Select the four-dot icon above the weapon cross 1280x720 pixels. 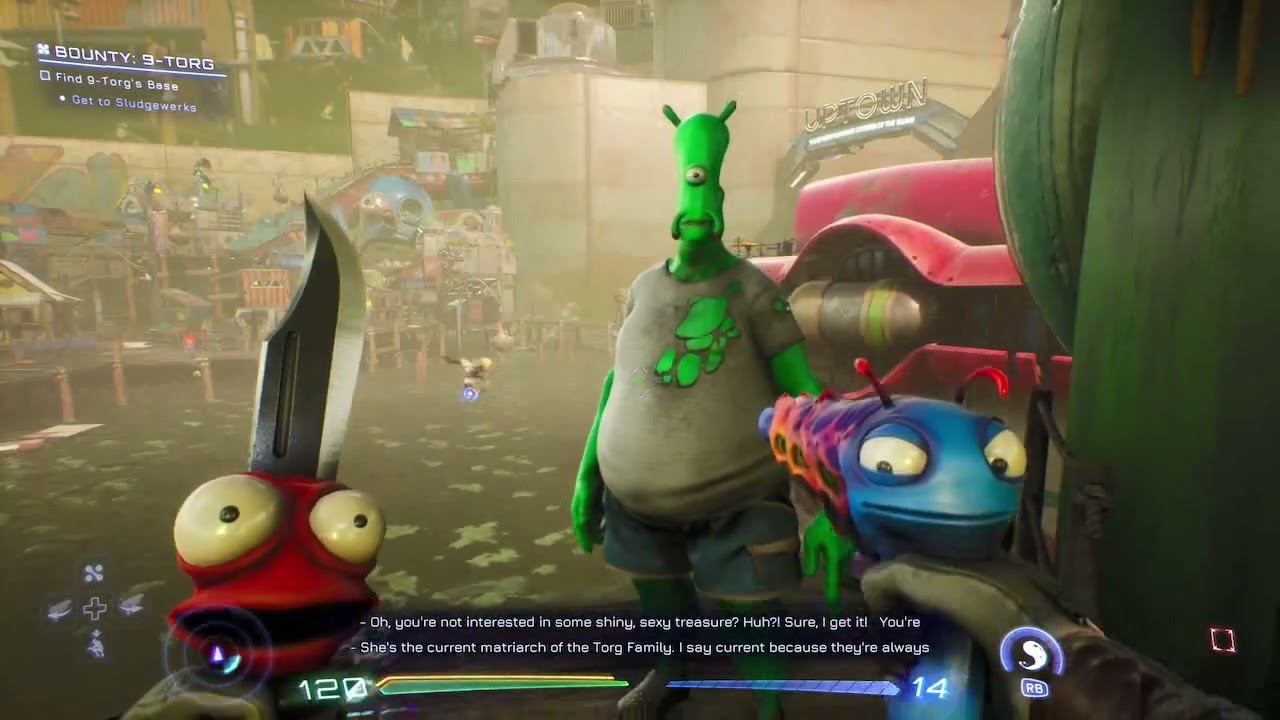[x=93, y=573]
